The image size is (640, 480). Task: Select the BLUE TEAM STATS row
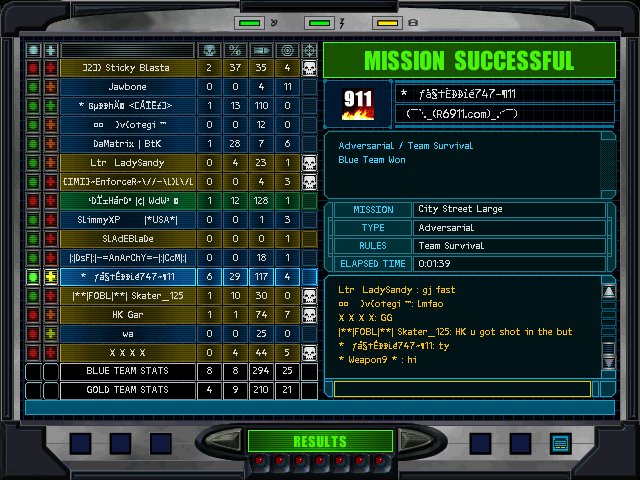[128, 372]
